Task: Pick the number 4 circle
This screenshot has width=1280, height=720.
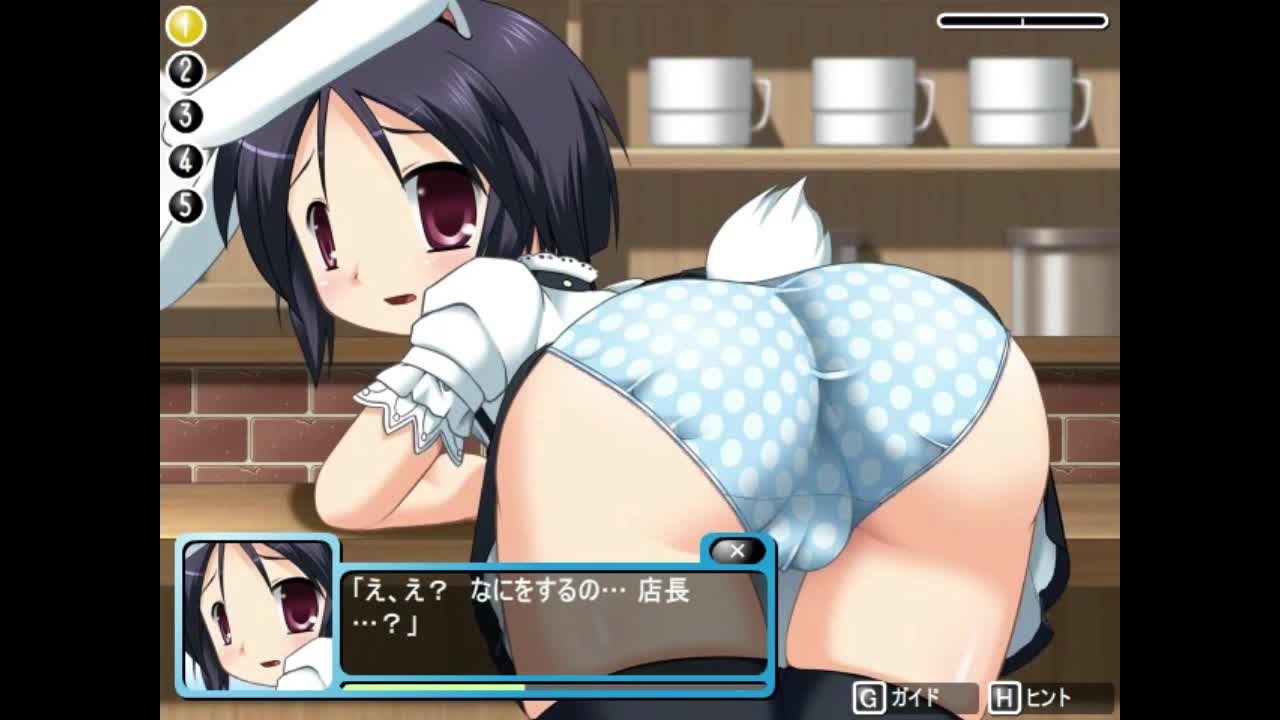Action: pos(185,161)
